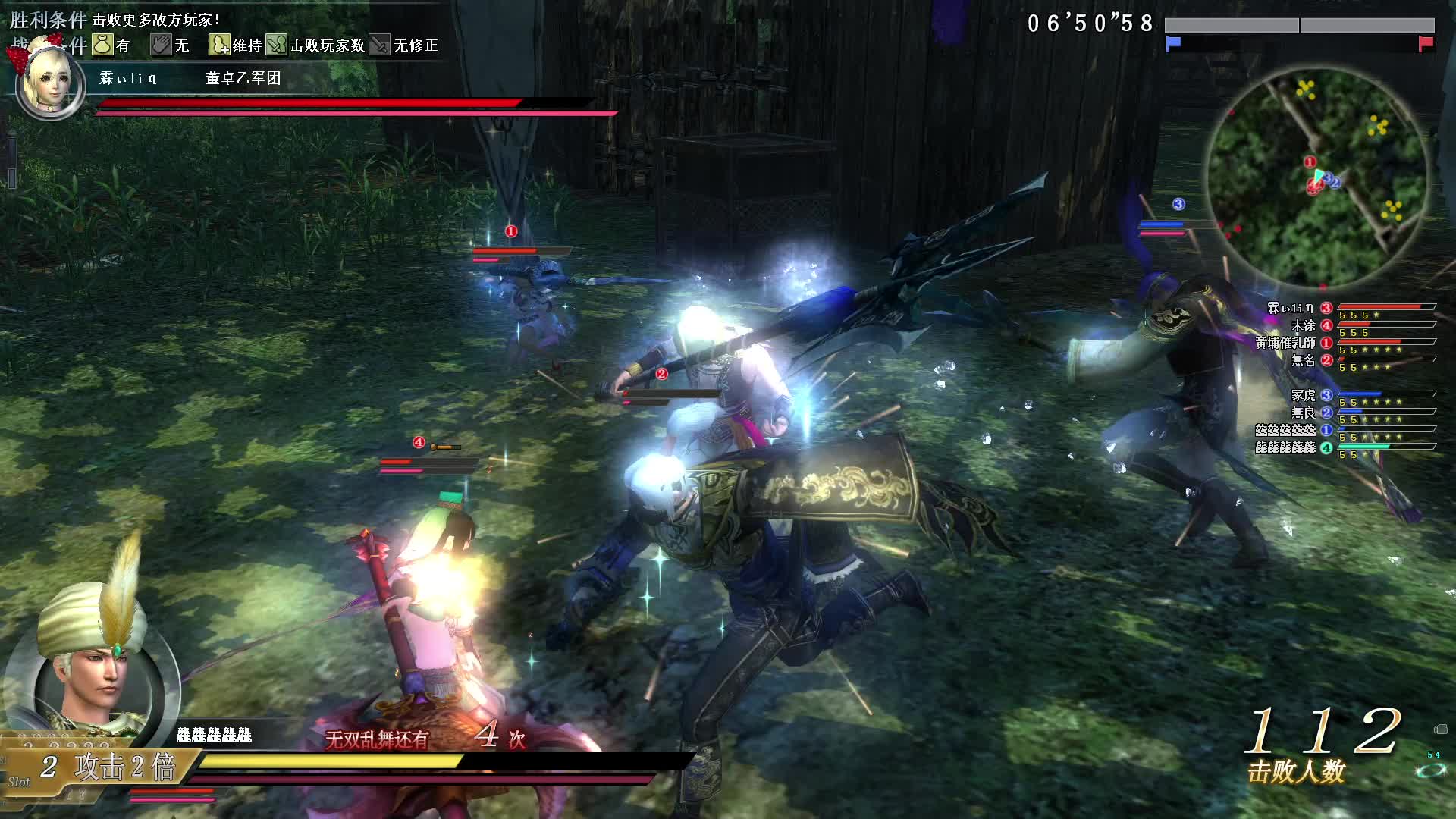Select the 无修正 condition icon
Viewport: 1456px width, 819px height.
pyautogui.click(x=380, y=45)
